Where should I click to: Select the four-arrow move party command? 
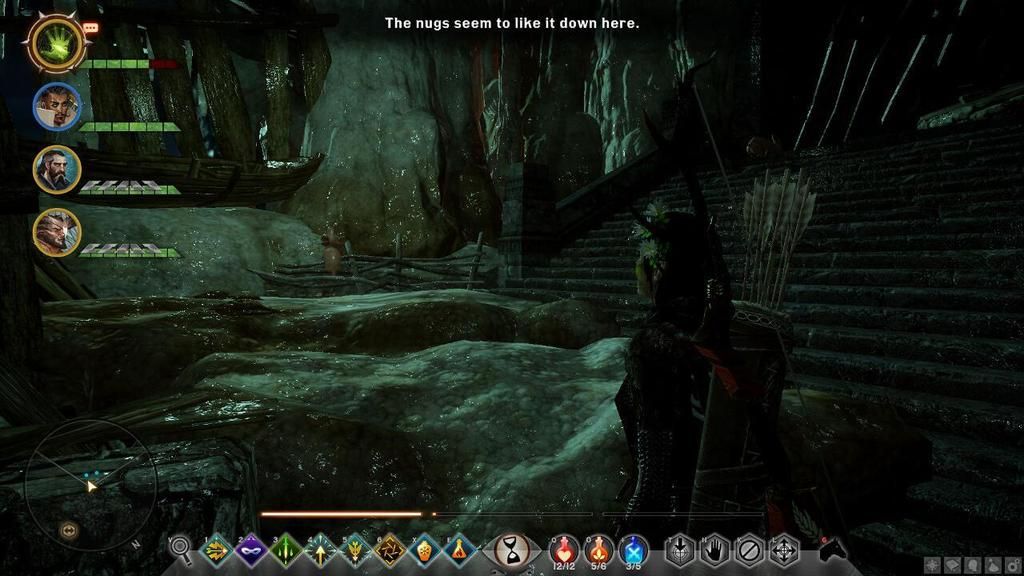[x=784, y=549]
